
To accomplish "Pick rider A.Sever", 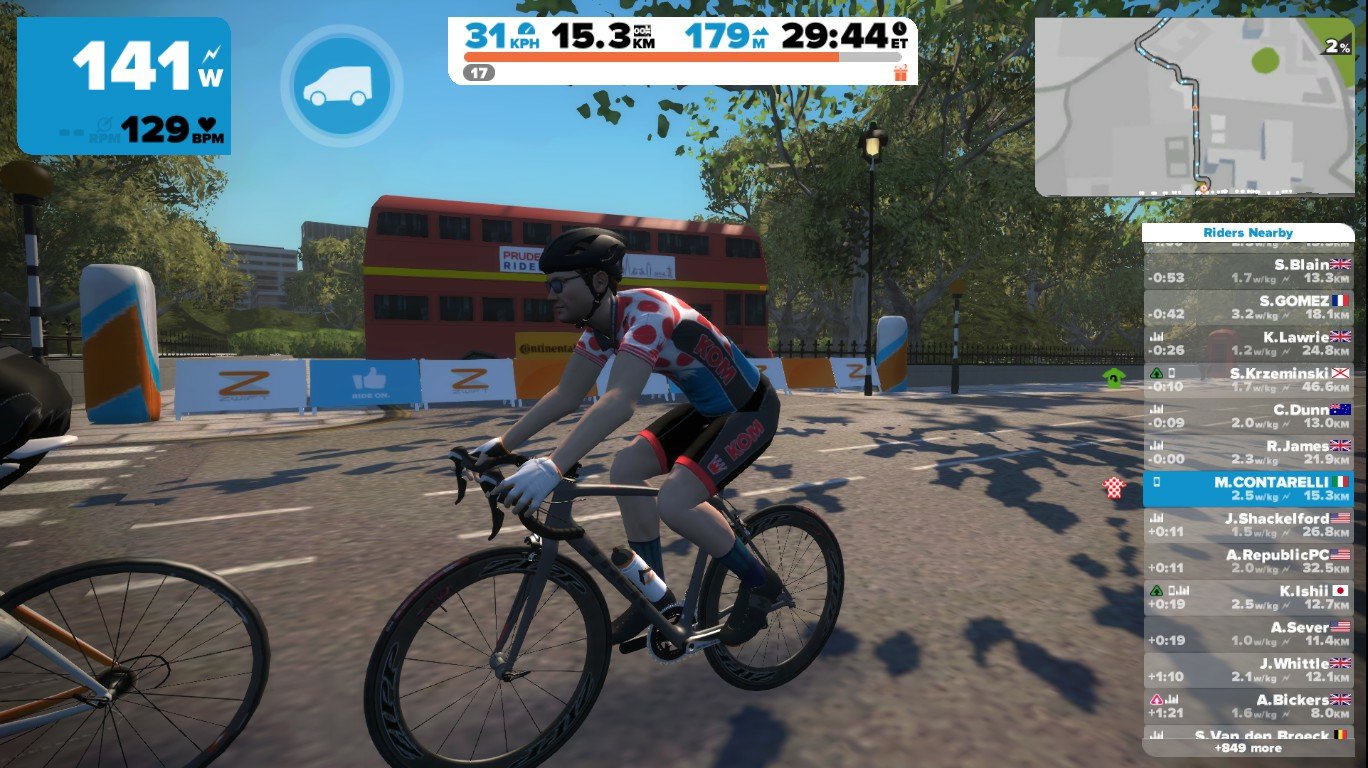I will click(1248, 634).
